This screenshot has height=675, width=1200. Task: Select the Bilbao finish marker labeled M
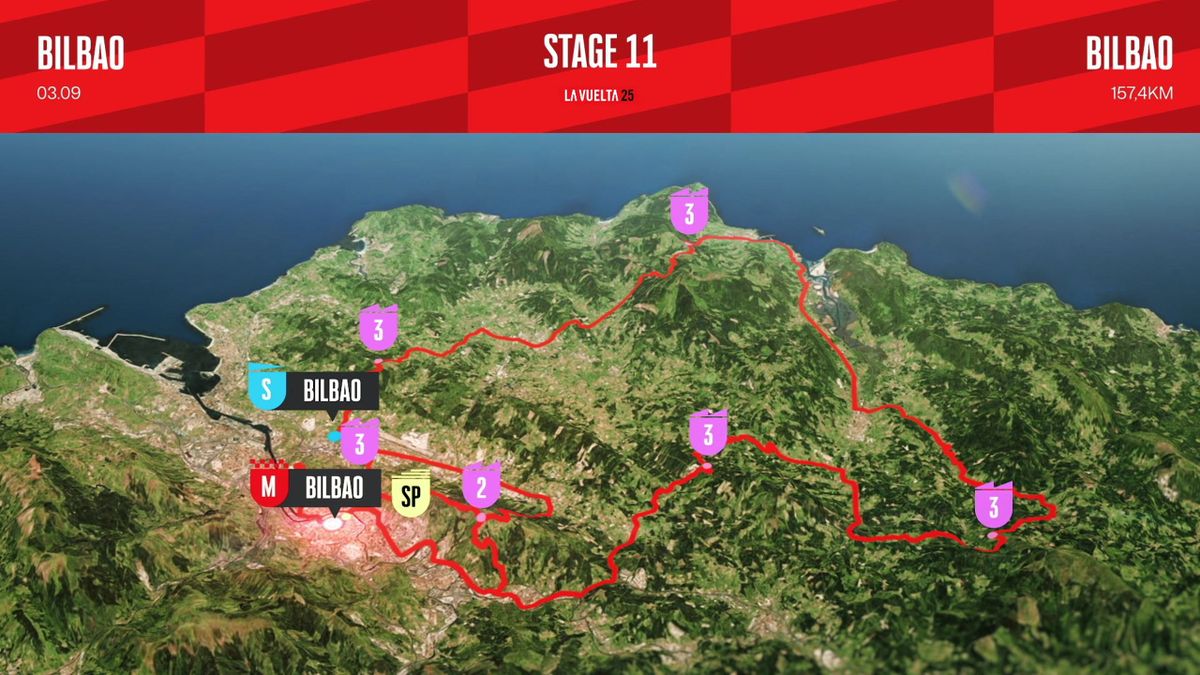(x=268, y=488)
